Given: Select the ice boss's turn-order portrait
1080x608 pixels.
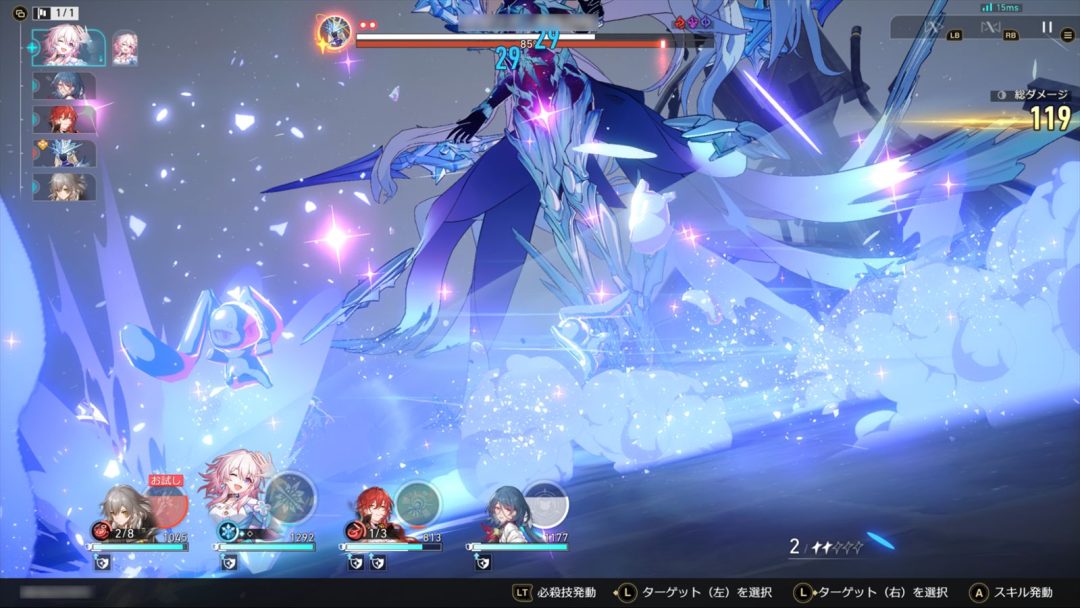Looking at the screenshot, I should click(x=64, y=153).
